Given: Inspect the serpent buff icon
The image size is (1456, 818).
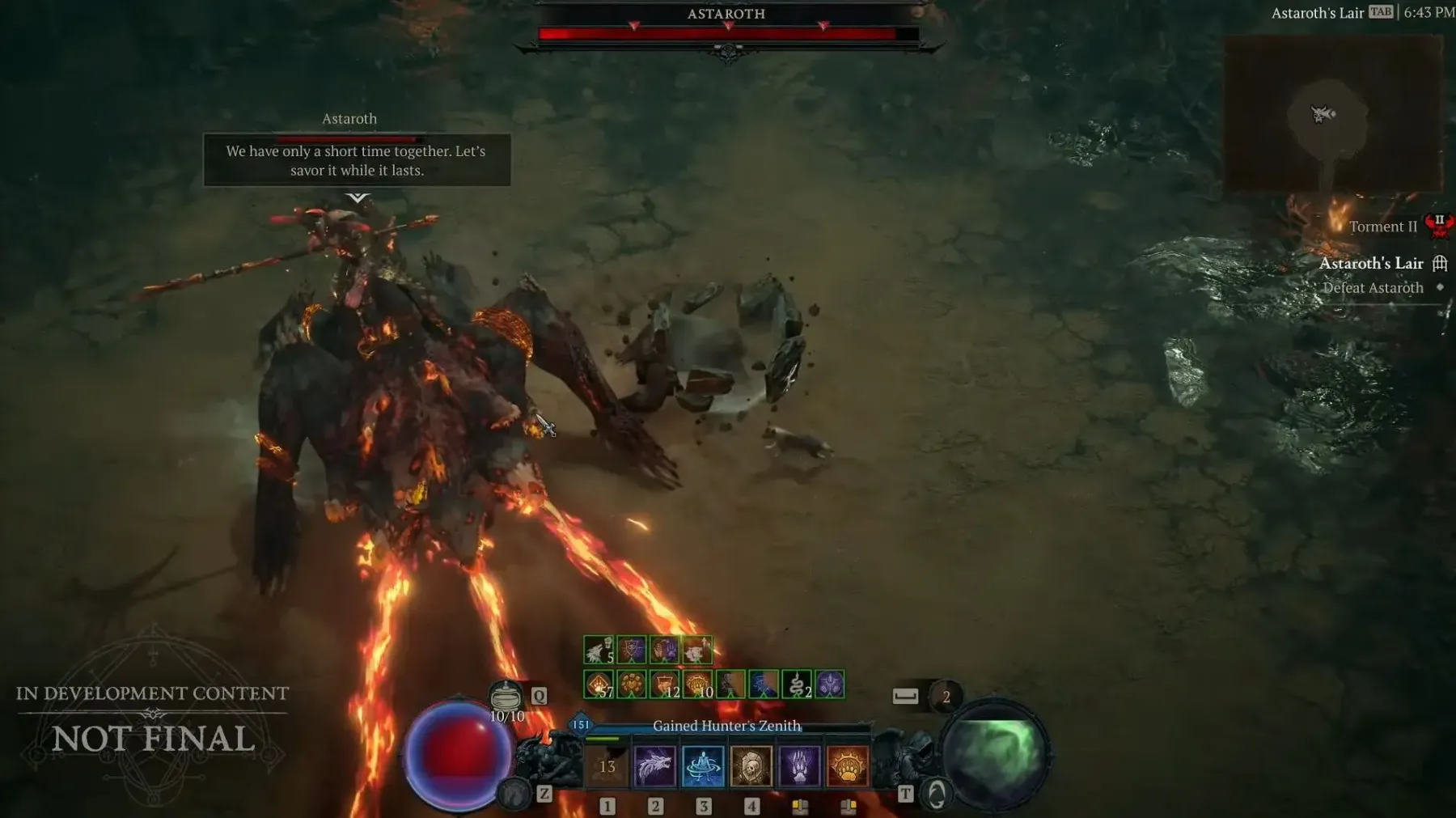Looking at the screenshot, I should [x=797, y=684].
